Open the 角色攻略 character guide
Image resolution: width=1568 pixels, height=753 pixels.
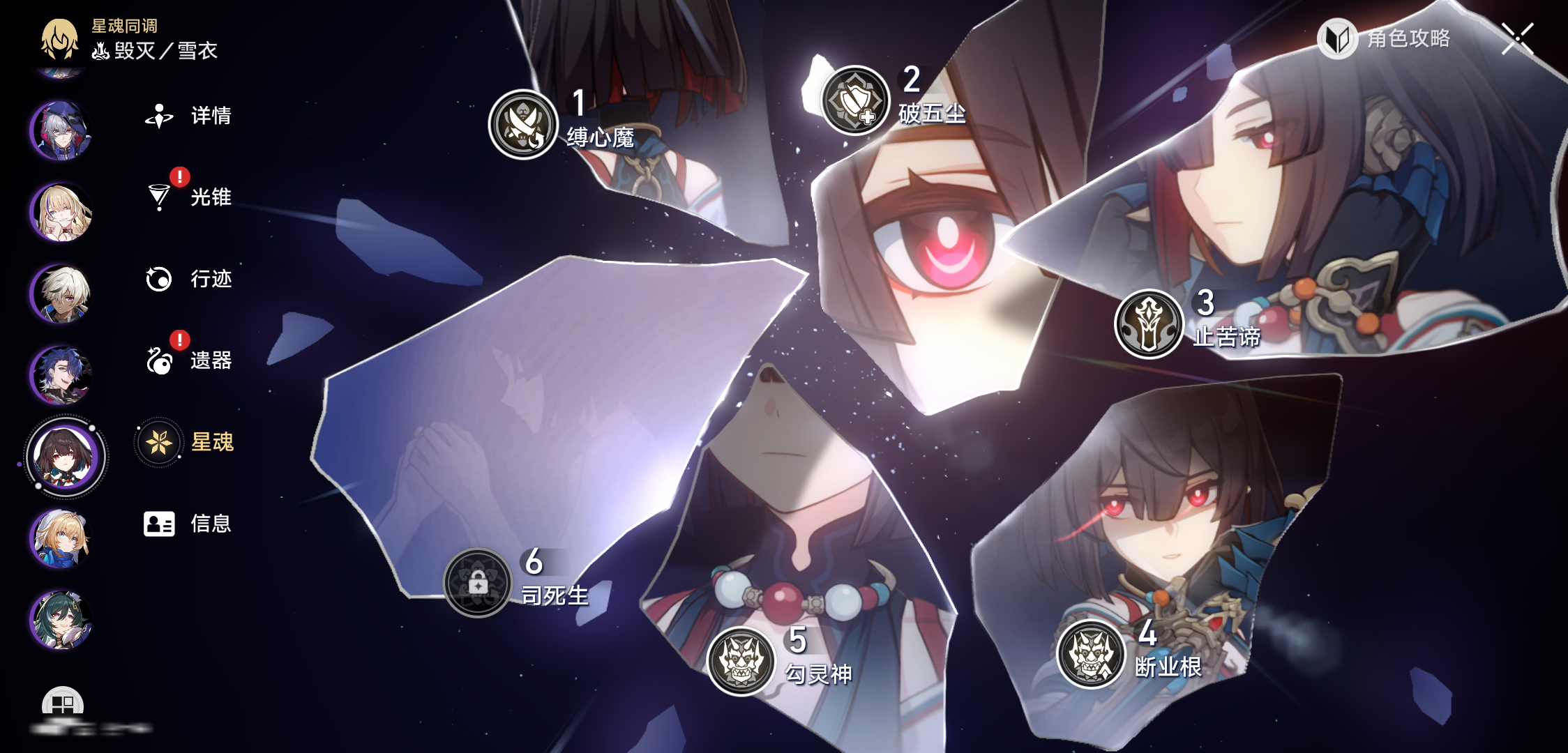[x=1384, y=38]
